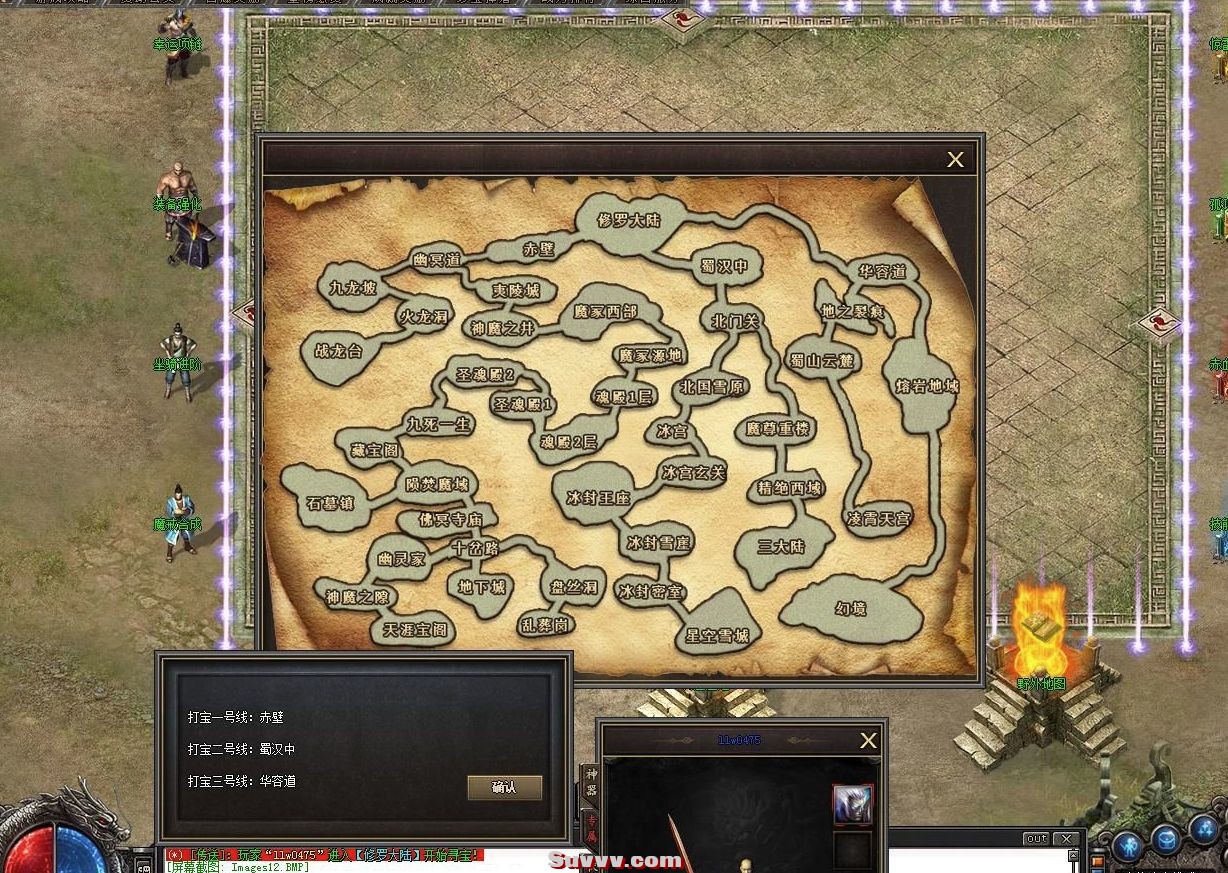The width and height of the screenshot is (1228, 873).
Task: Select 熔岩地域 on the map
Action: [926, 385]
